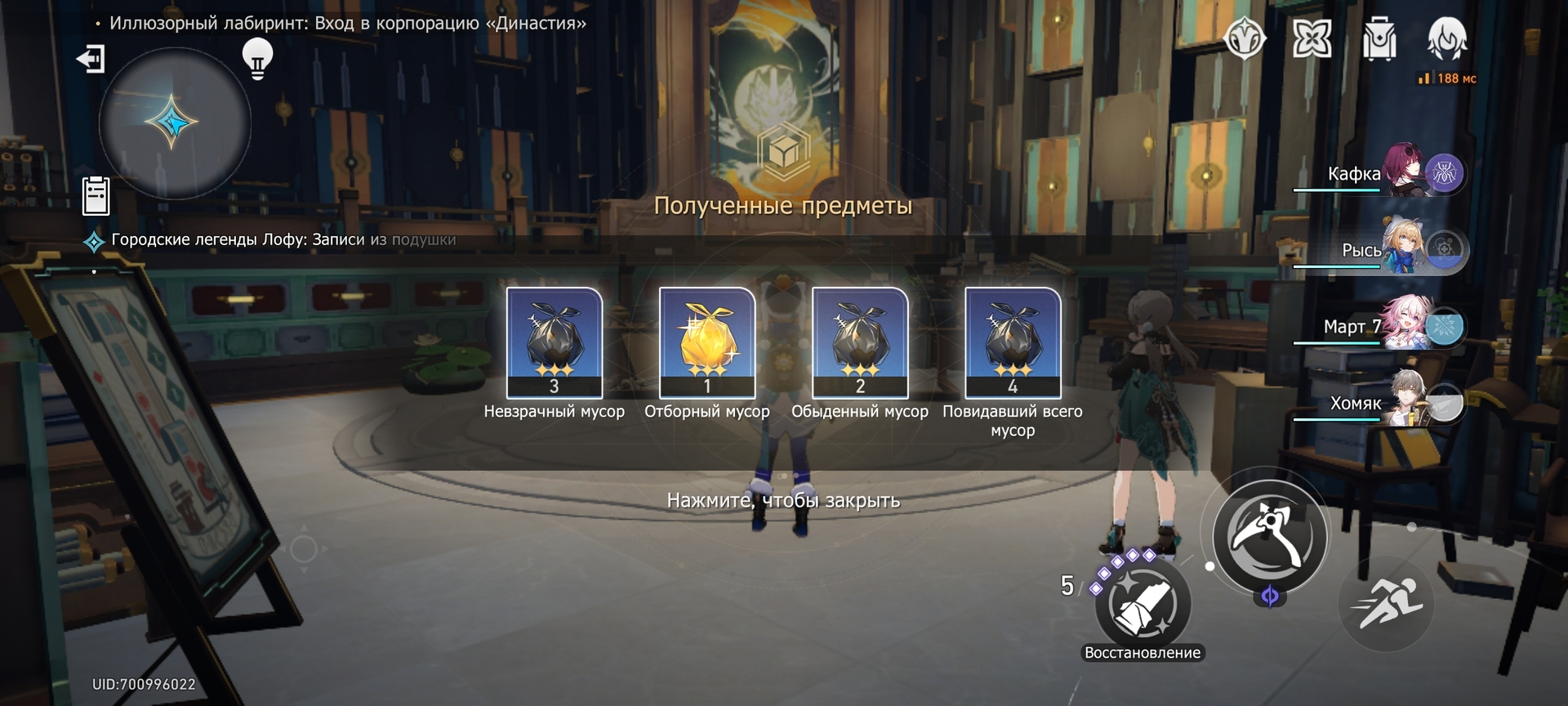Open the circular minimap
This screenshot has height=706, width=1568.
[x=174, y=123]
